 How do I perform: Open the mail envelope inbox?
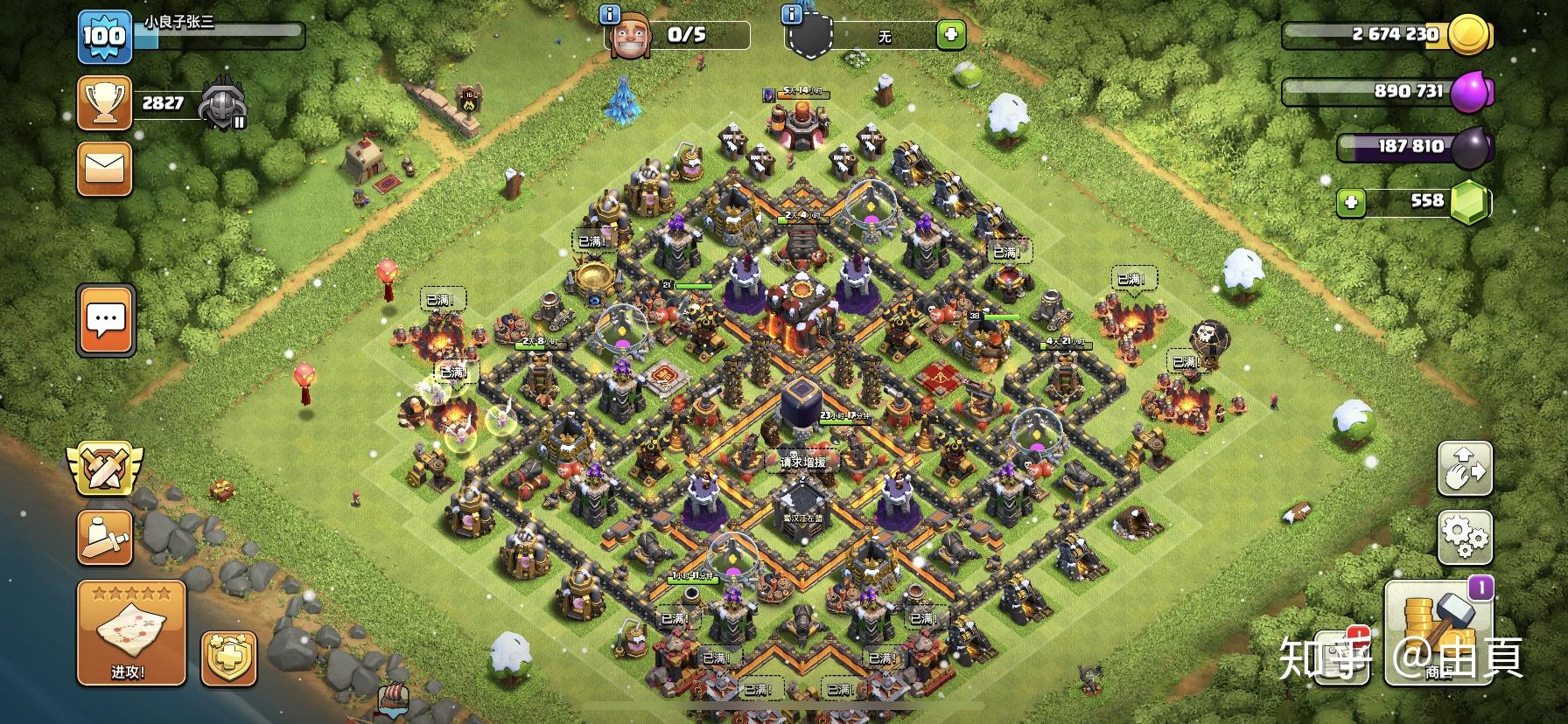tap(105, 169)
